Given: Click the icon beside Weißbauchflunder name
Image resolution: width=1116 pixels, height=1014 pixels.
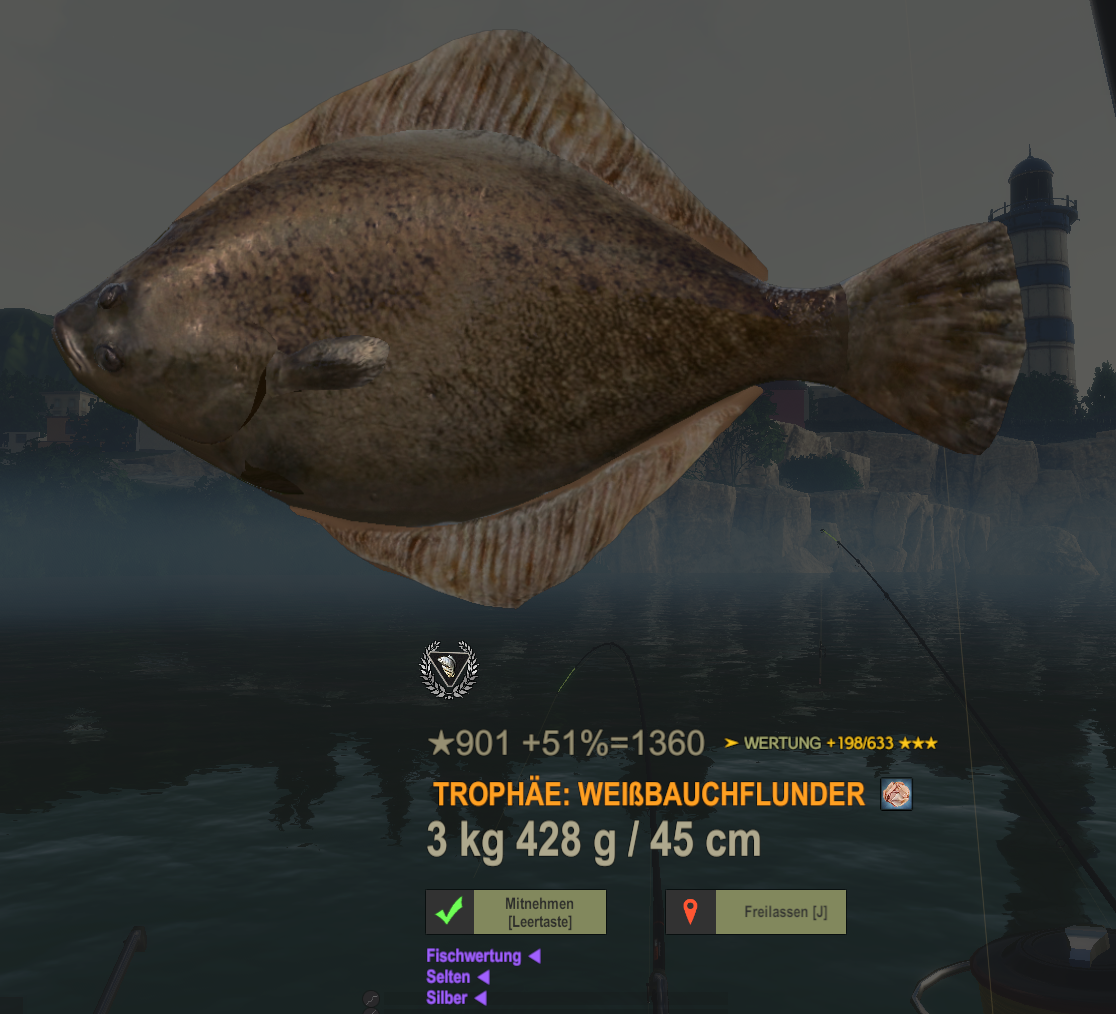Looking at the screenshot, I should [896, 795].
